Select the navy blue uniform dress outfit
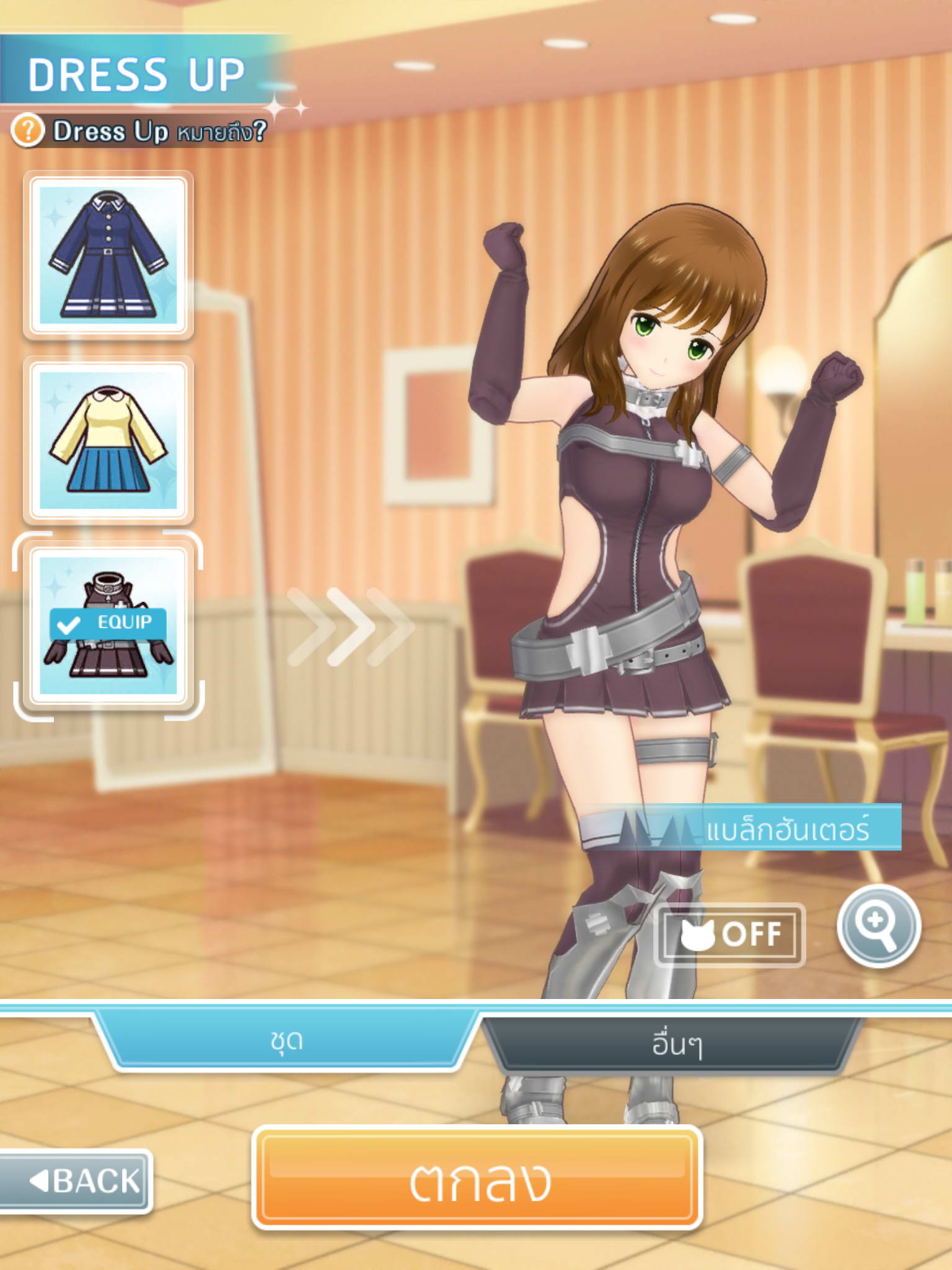This screenshot has width=952, height=1270. [108, 255]
